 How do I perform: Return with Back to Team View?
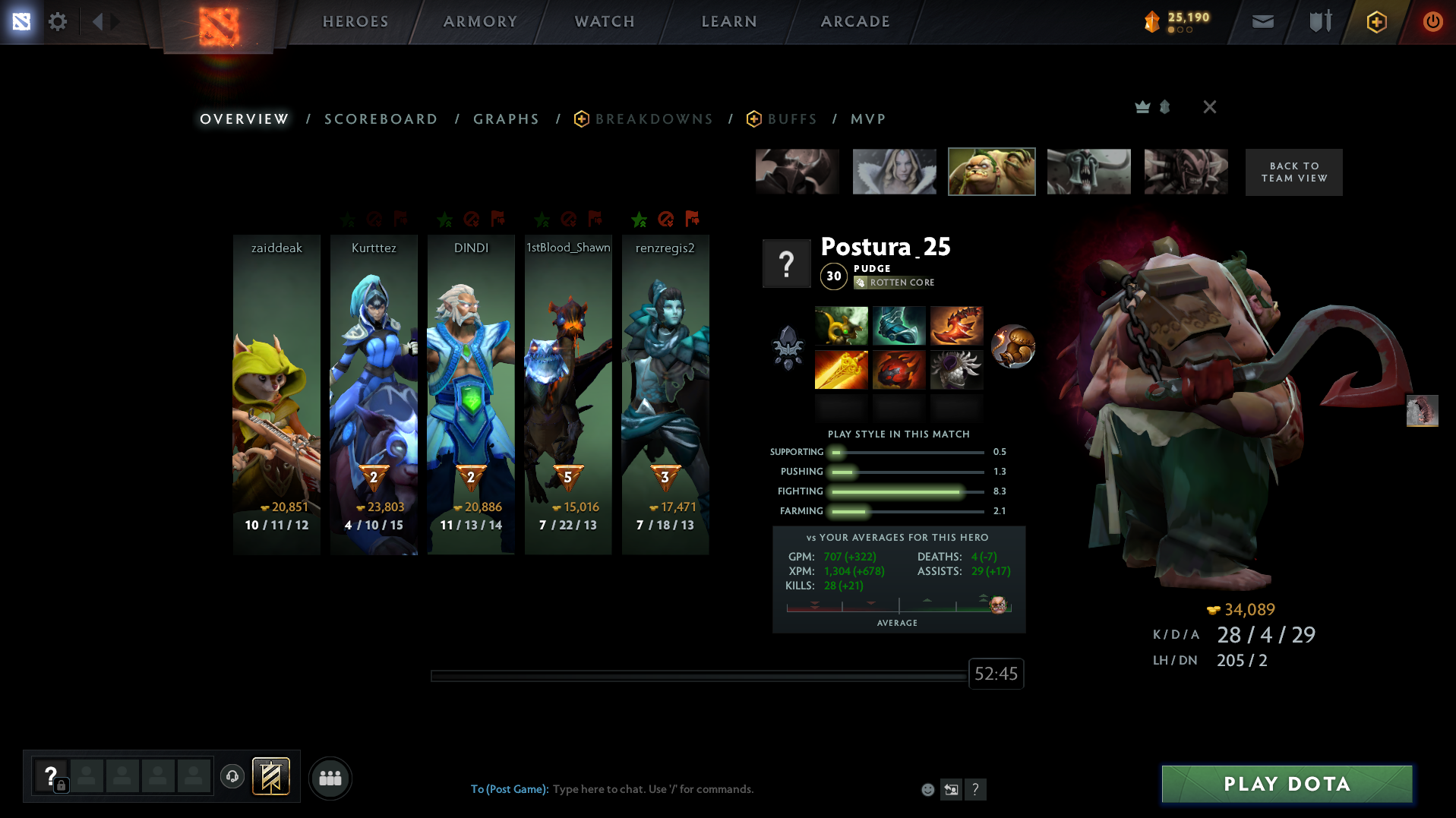click(1293, 172)
